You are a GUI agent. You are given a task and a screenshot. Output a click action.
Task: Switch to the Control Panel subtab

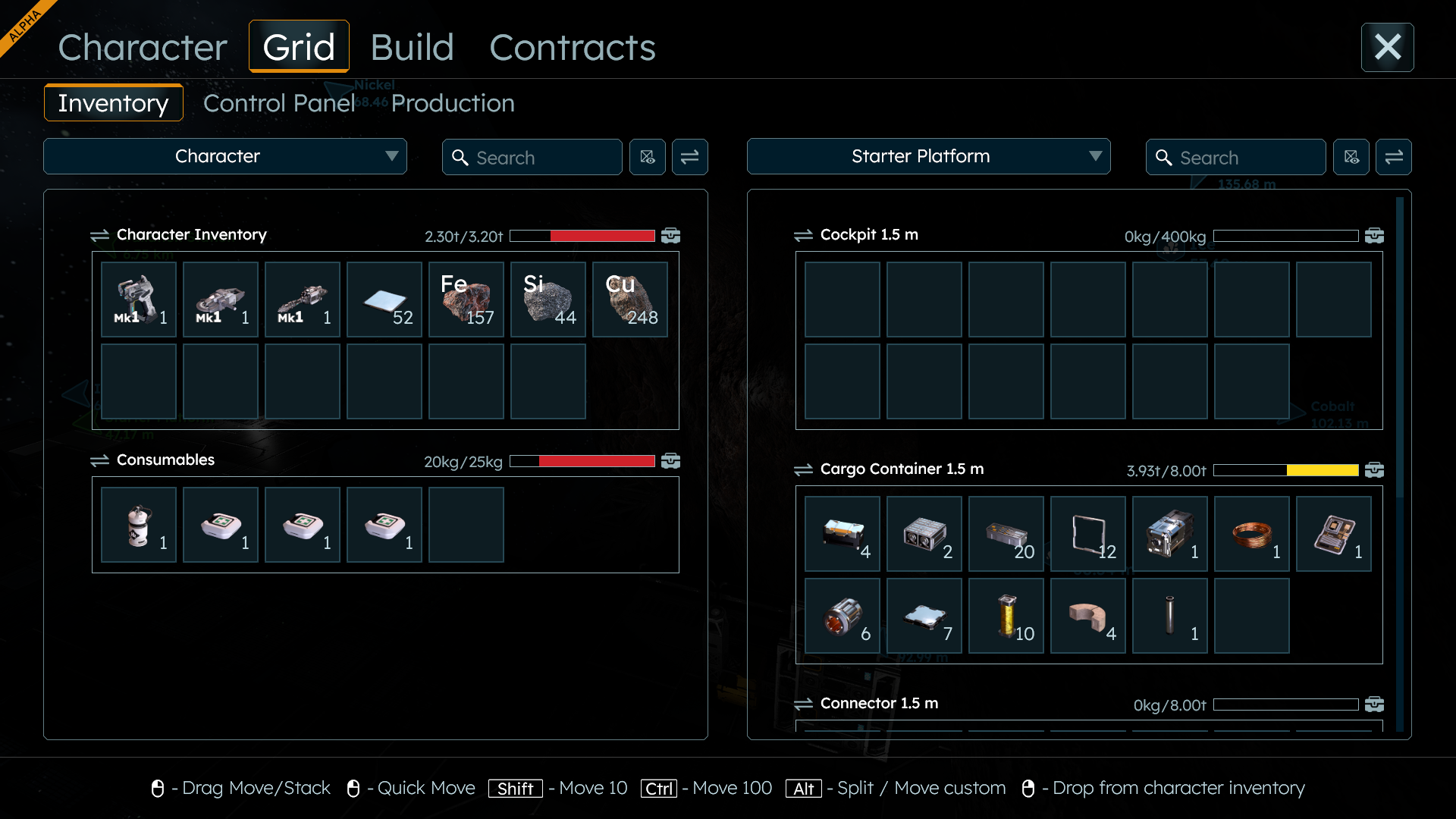pos(278,103)
